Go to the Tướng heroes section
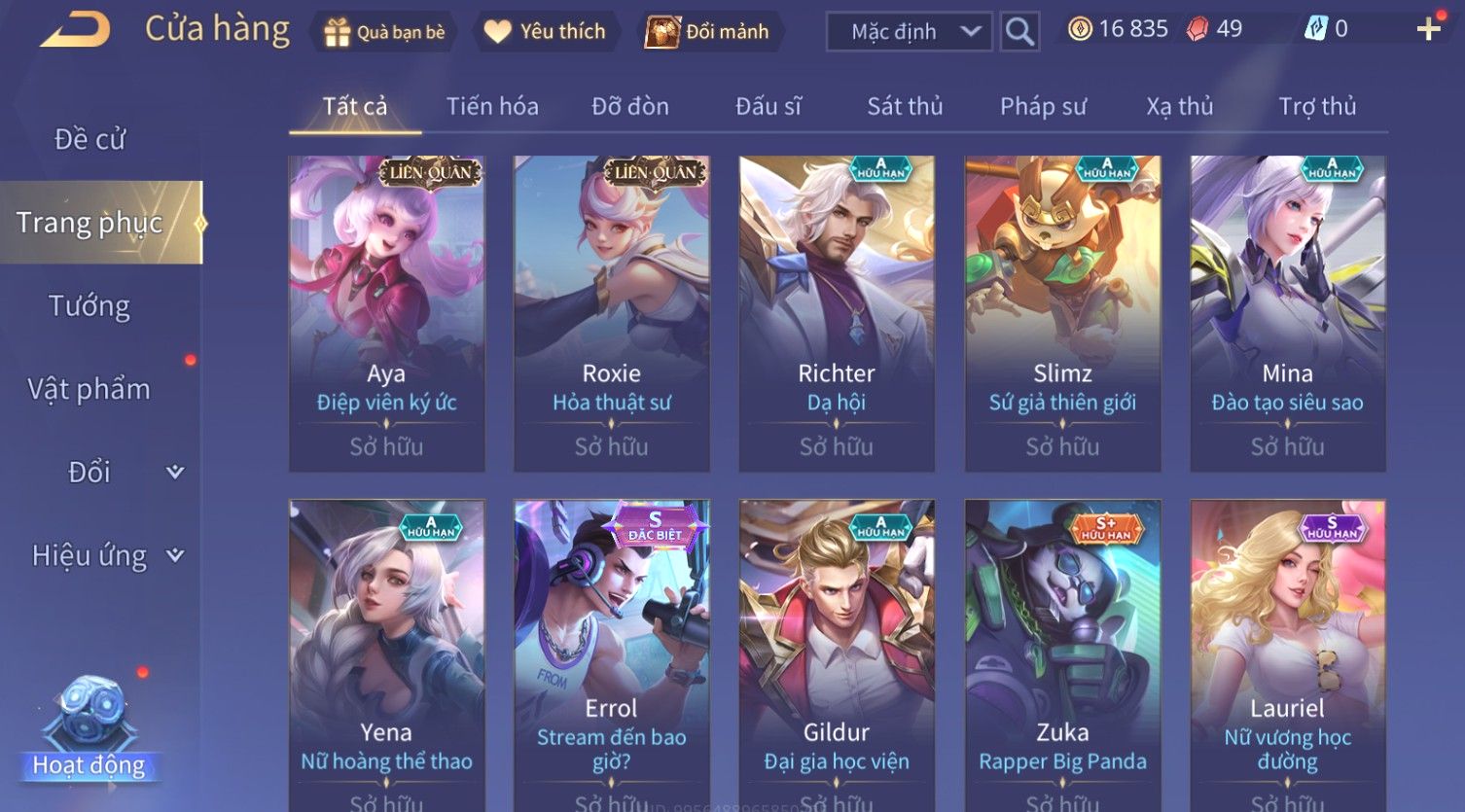This screenshot has width=1465, height=812. 89,306
